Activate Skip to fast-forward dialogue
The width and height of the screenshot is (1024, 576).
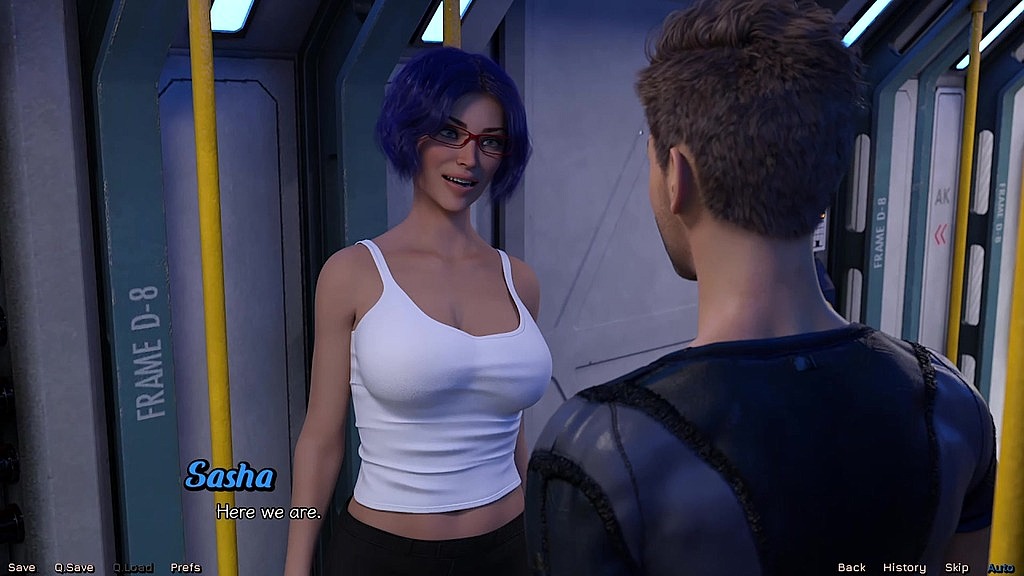957,568
